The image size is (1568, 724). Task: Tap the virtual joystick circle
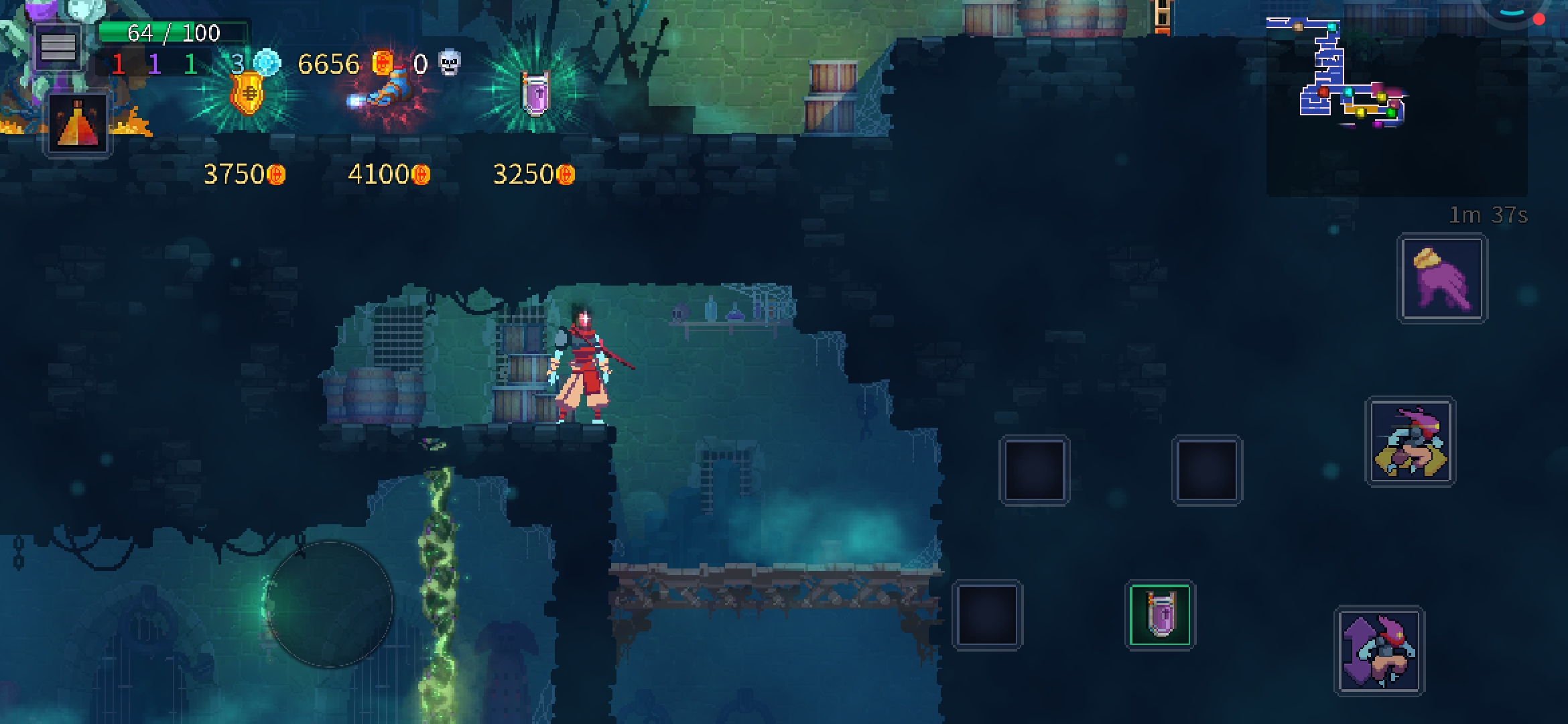330,603
